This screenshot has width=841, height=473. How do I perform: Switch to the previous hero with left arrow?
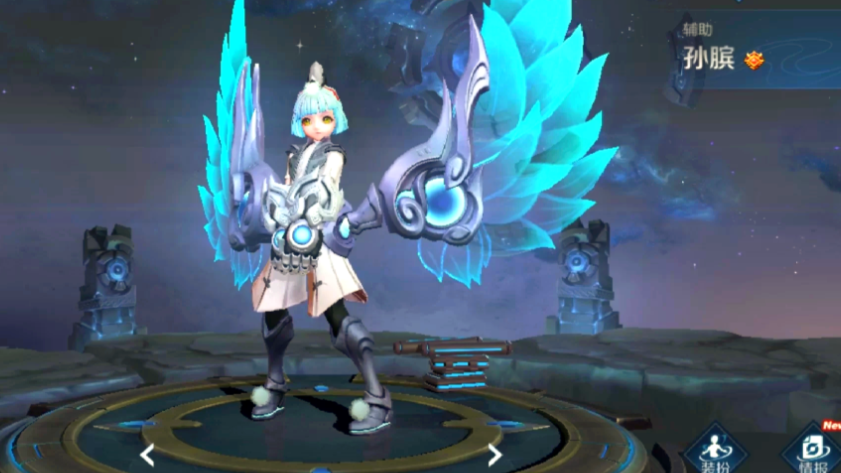tap(147, 455)
